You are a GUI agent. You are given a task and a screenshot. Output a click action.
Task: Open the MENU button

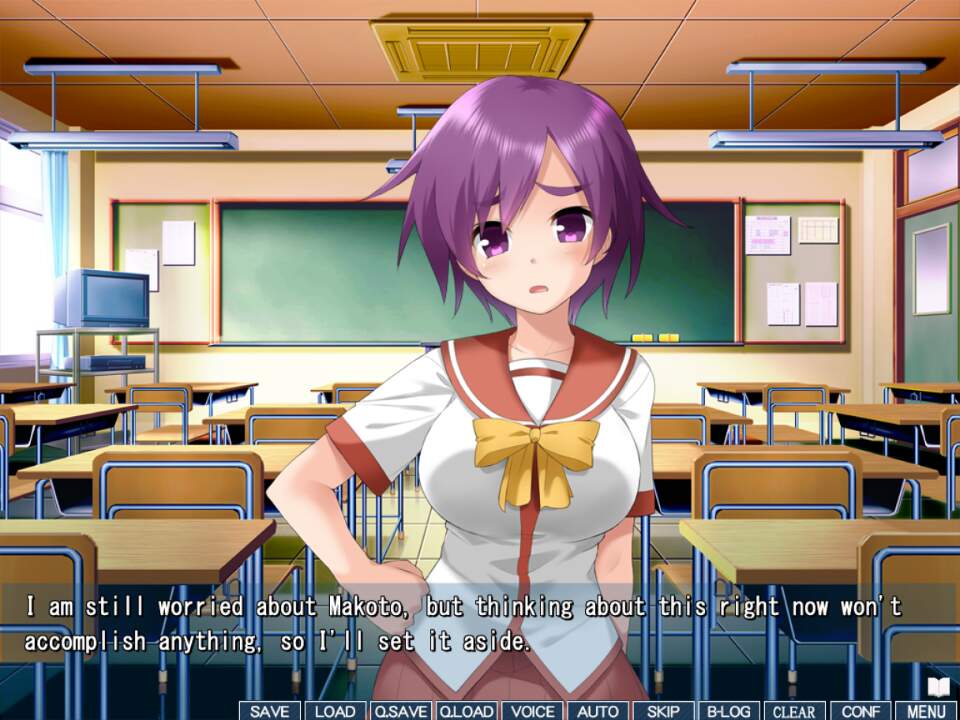click(x=925, y=711)
